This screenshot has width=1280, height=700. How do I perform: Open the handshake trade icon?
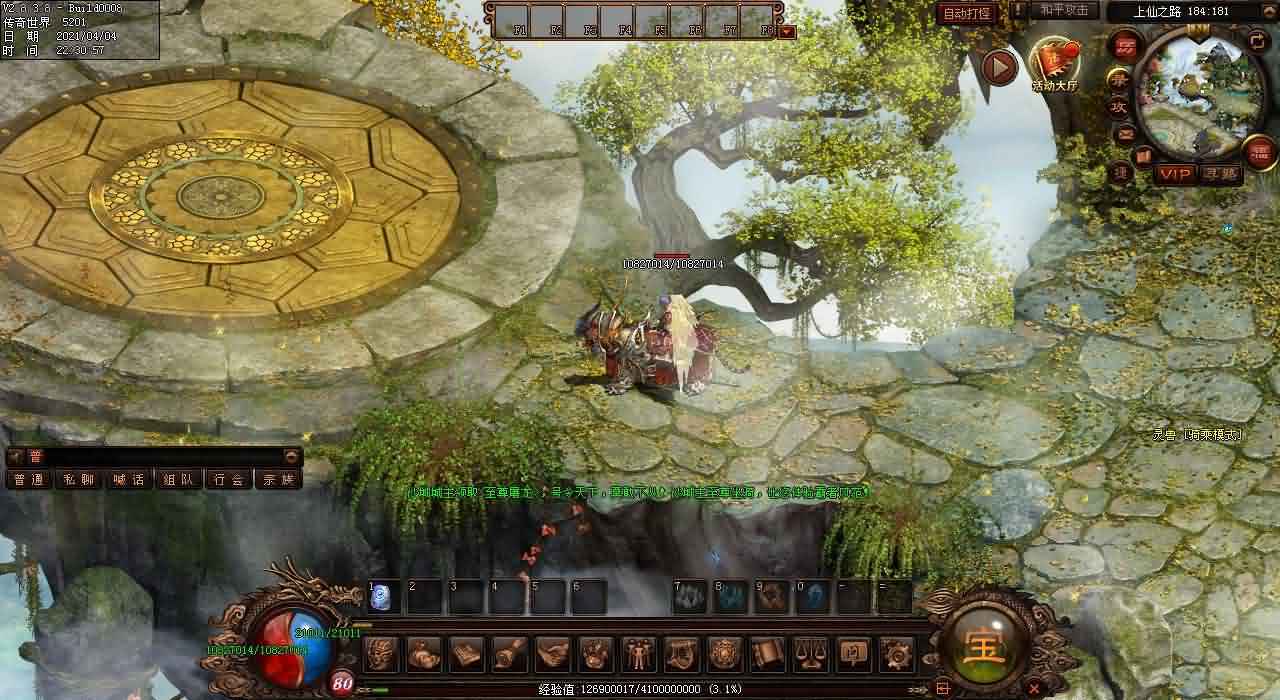tap(553, 654)
